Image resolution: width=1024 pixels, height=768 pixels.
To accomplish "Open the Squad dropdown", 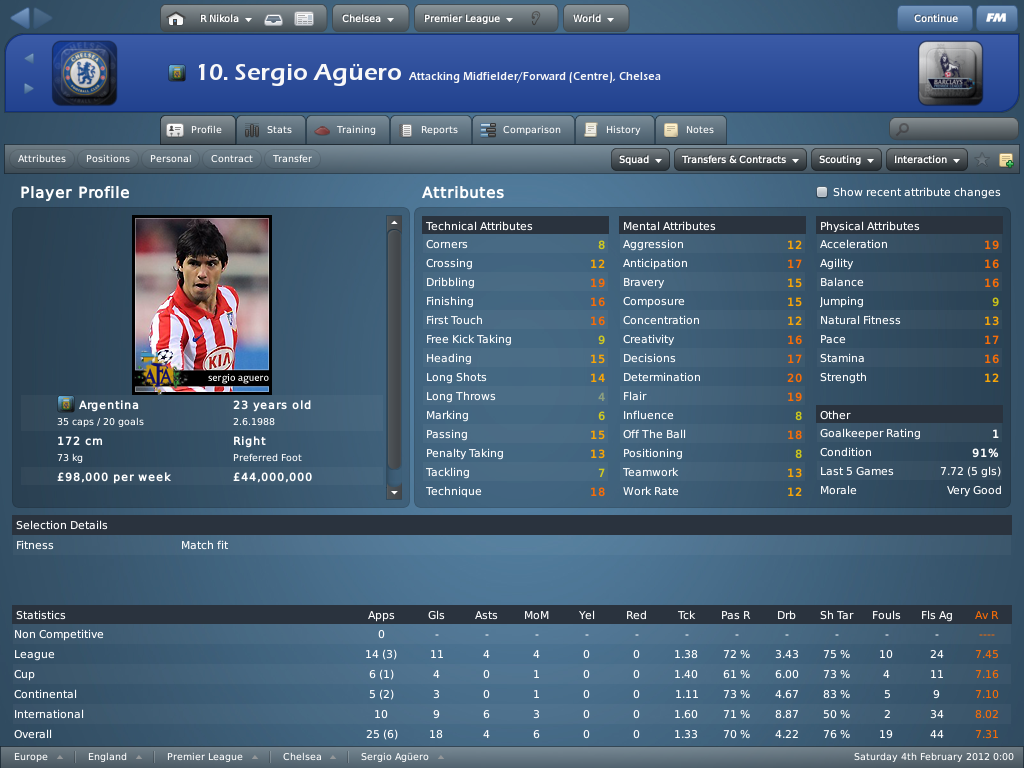I will tap(641, 160).
